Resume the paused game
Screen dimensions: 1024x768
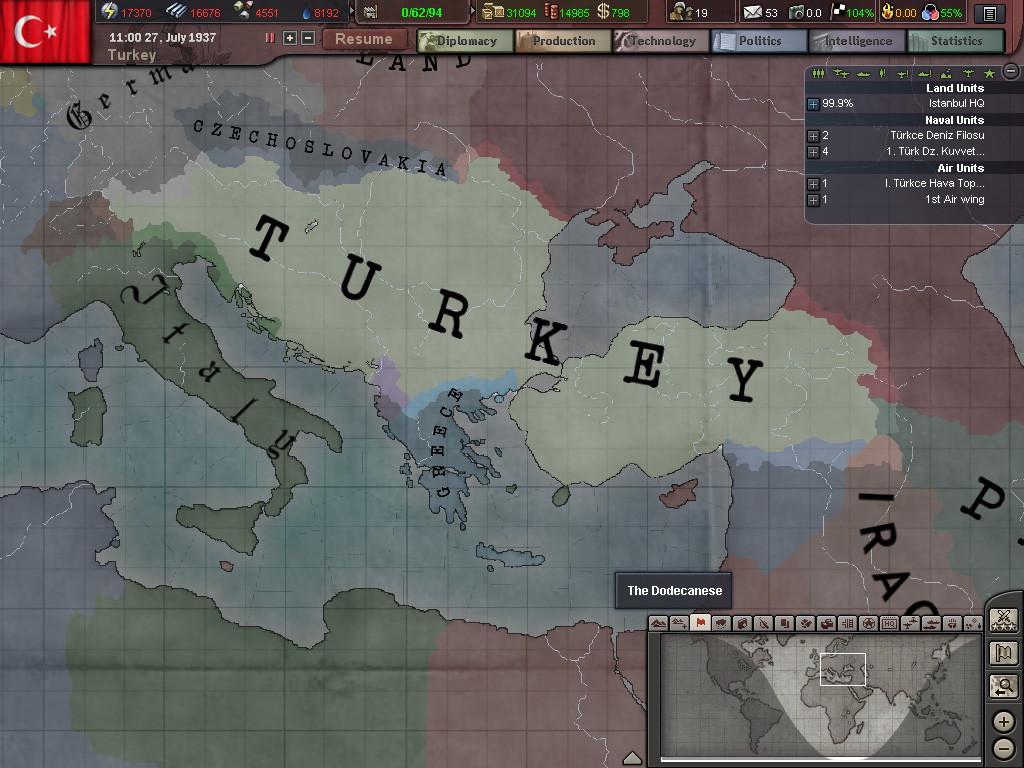(x=364, y=39)
